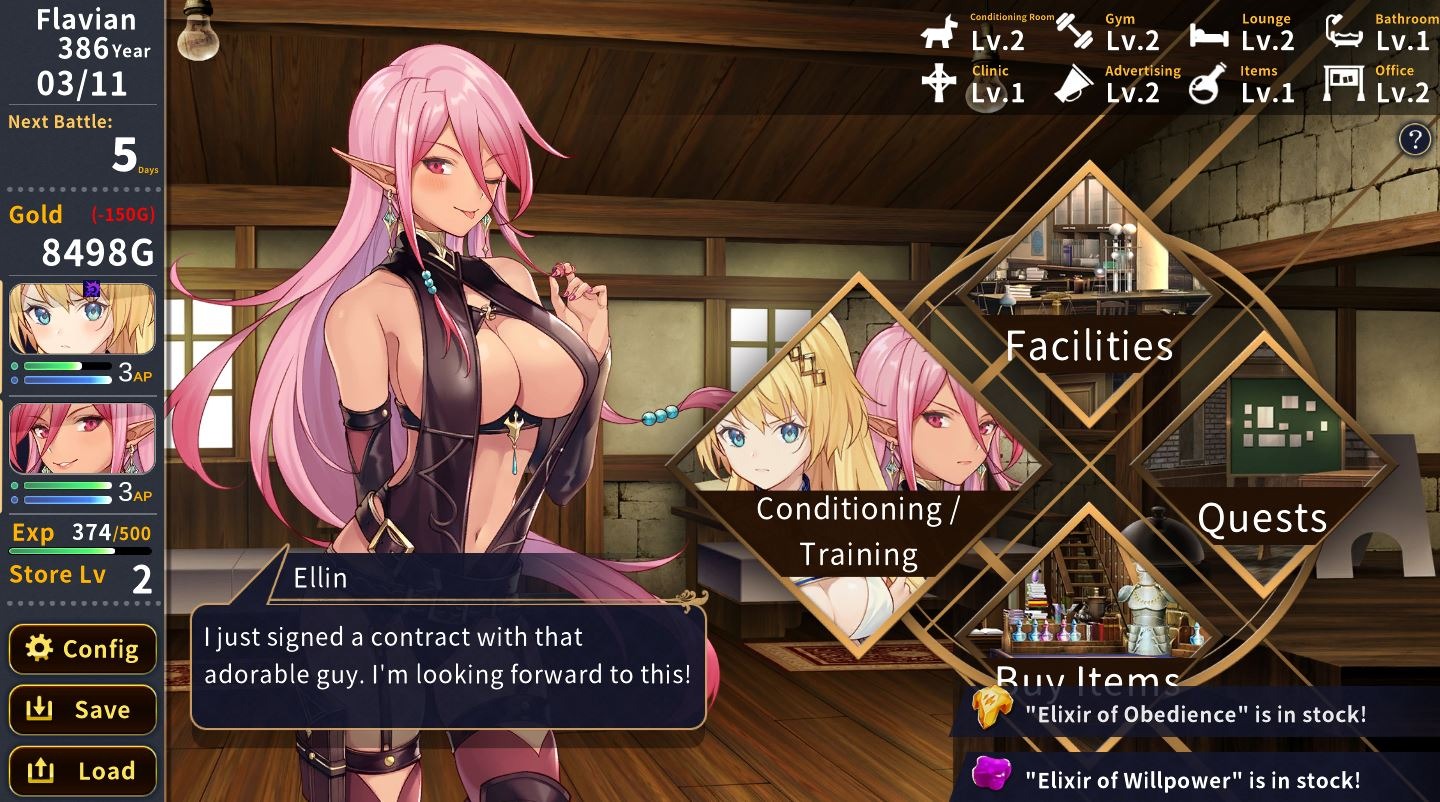
Task: Select the pink-haired character portrait
Action: (82, 438)
